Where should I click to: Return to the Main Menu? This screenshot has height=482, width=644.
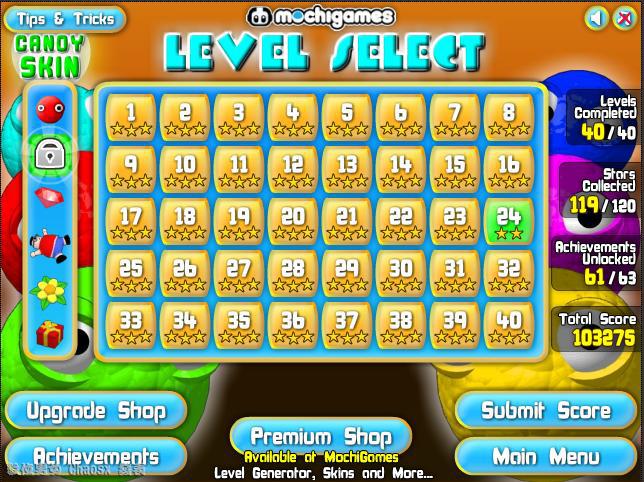pyautogui.click(x=545, y=457)
